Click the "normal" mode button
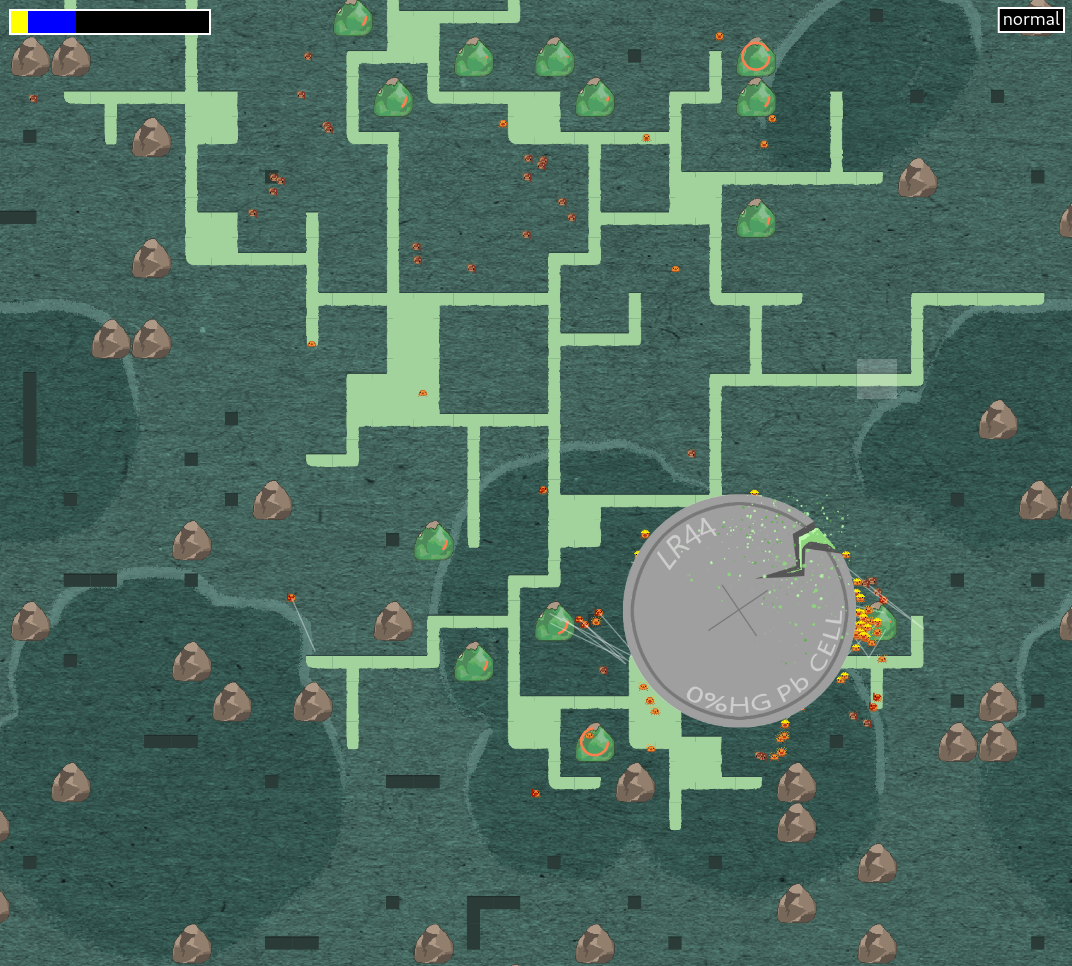 (x=1030, y=20)
